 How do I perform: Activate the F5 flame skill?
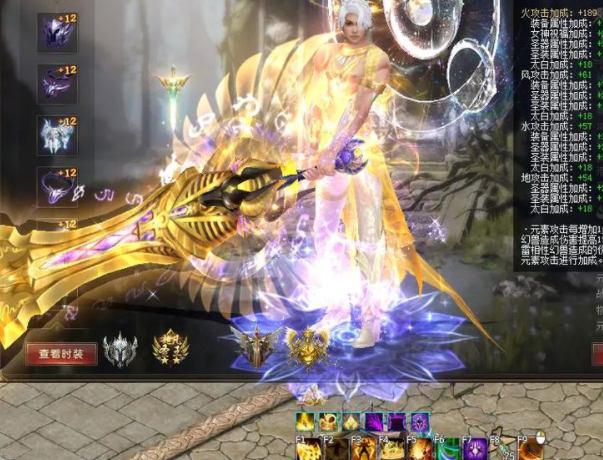pyautogui.click(x=418, y=449)
